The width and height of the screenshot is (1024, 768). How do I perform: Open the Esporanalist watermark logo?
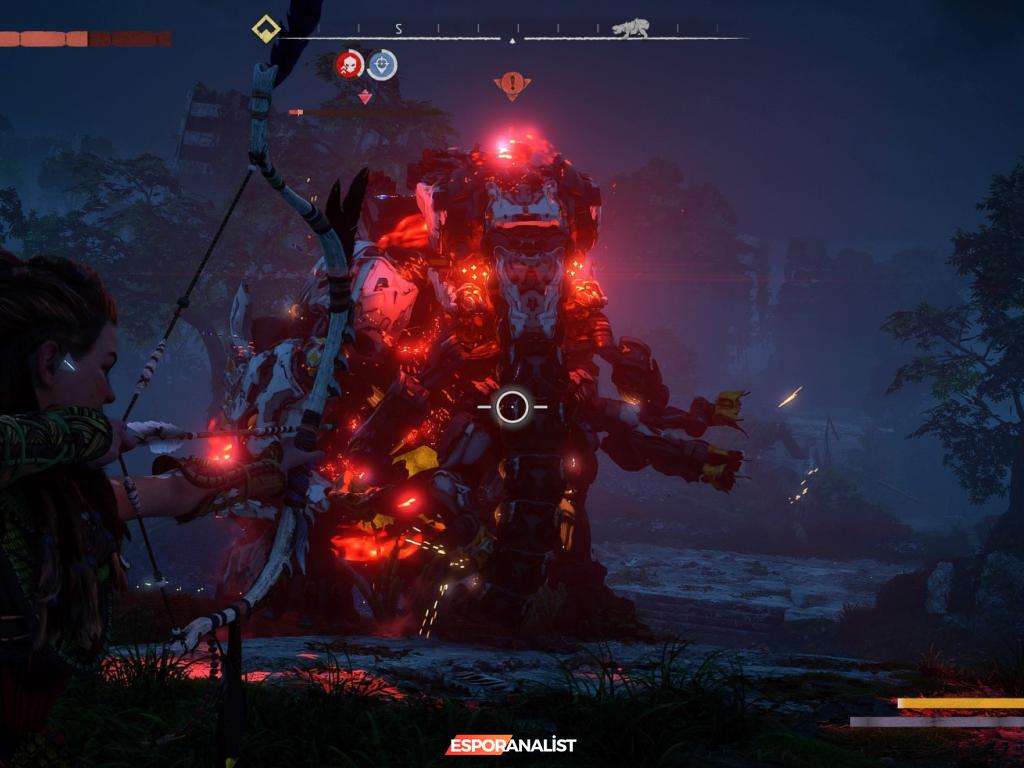coord(511,745)
